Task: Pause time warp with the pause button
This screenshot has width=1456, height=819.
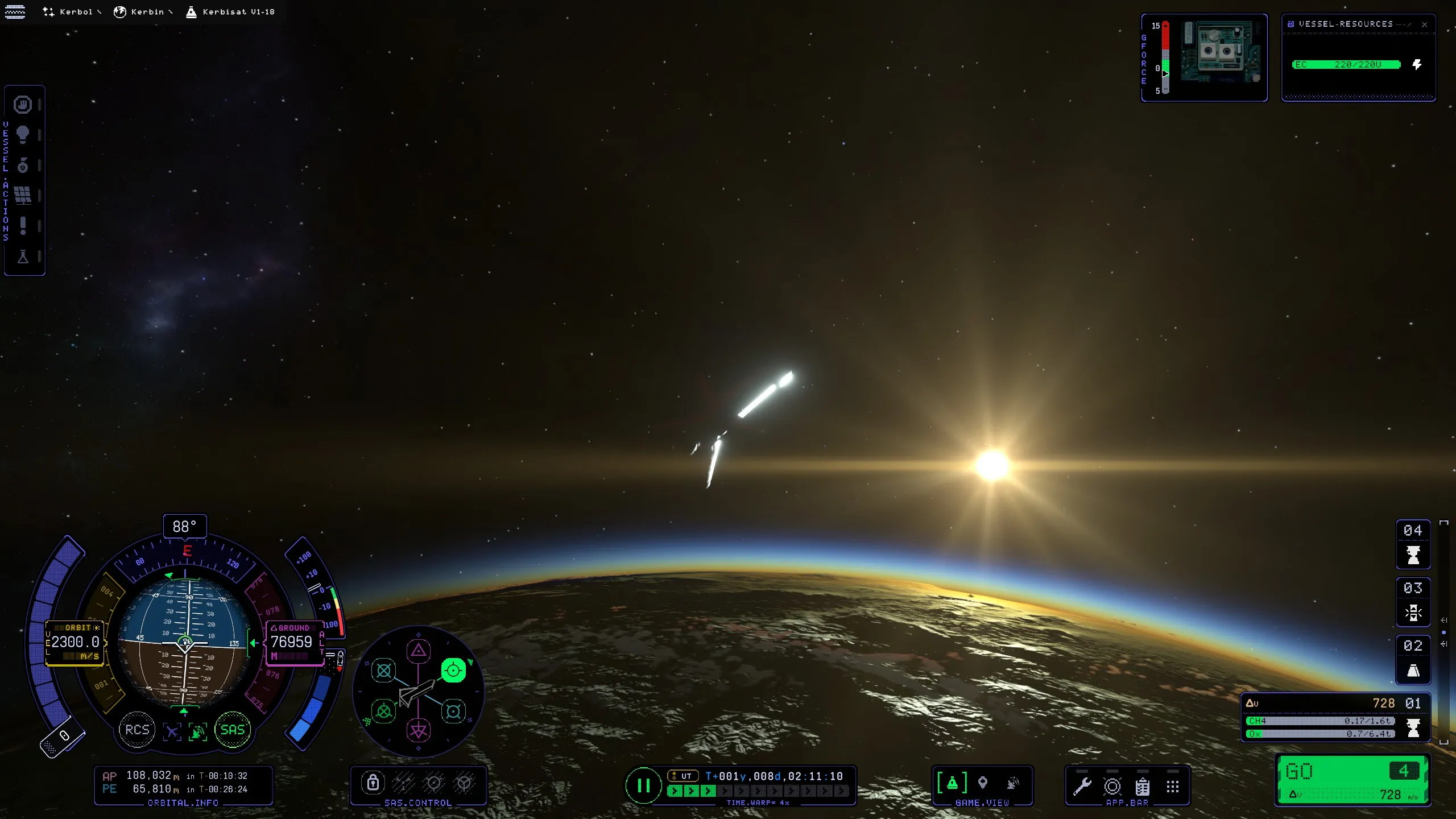Action: (644, 787)
